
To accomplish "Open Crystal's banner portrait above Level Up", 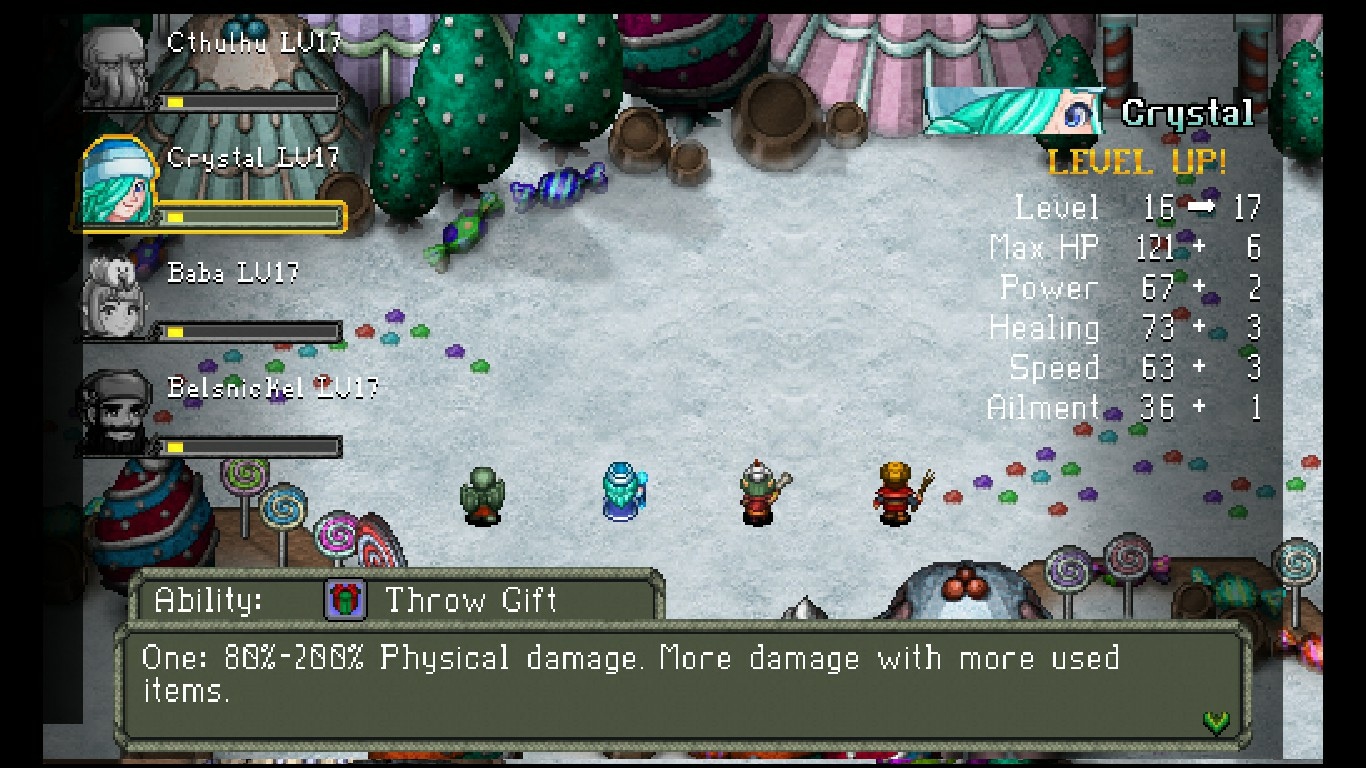I will 1012,112.
